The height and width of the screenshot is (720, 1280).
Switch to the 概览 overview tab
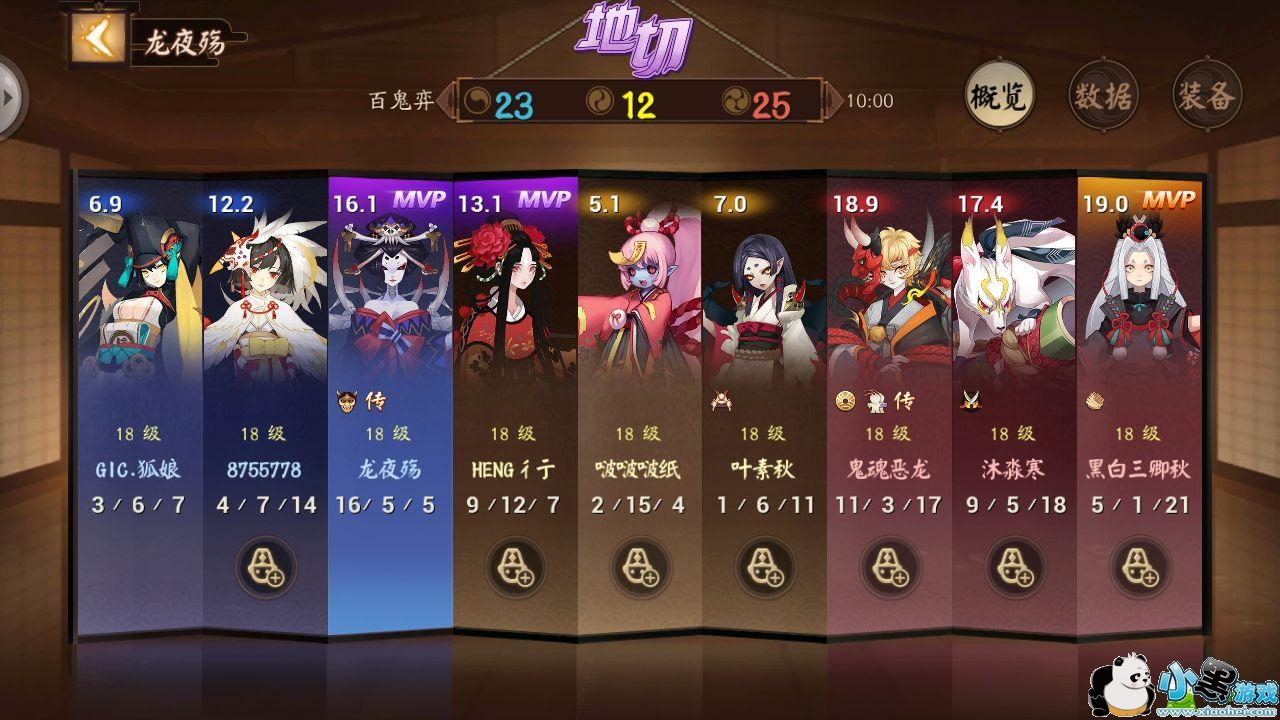[x=999, y=96]
